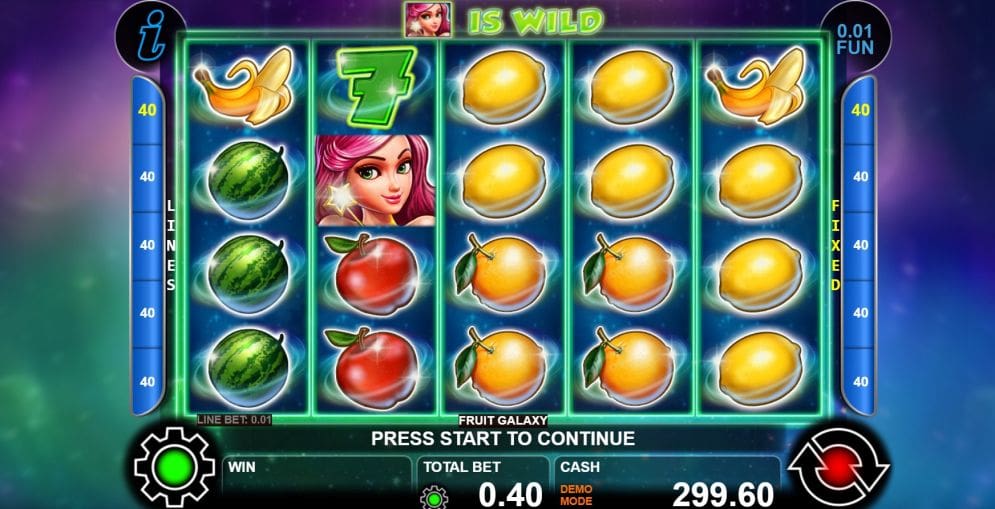The height and width of the screenshot is (509, 995).
Task: Start a spin with the red arrows button
Action: (838, 467)
